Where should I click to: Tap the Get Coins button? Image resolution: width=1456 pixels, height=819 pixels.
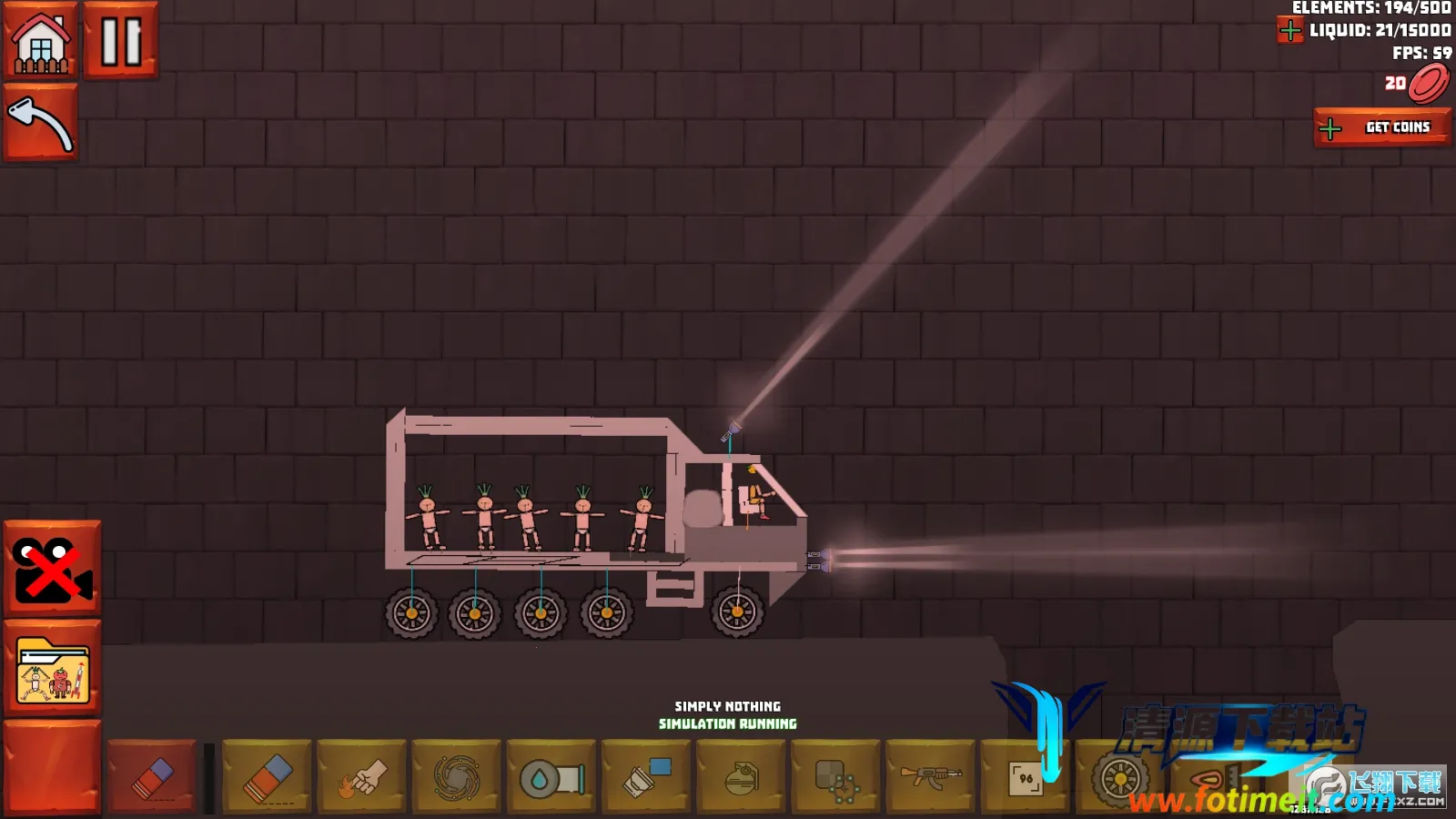coord(1381,127)
